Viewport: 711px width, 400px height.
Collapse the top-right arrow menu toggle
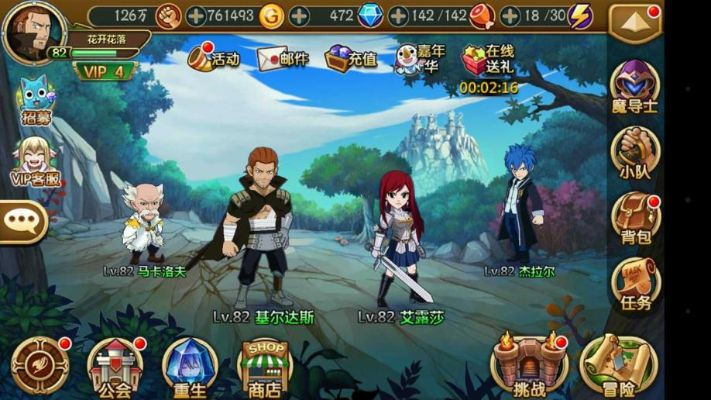635,20
